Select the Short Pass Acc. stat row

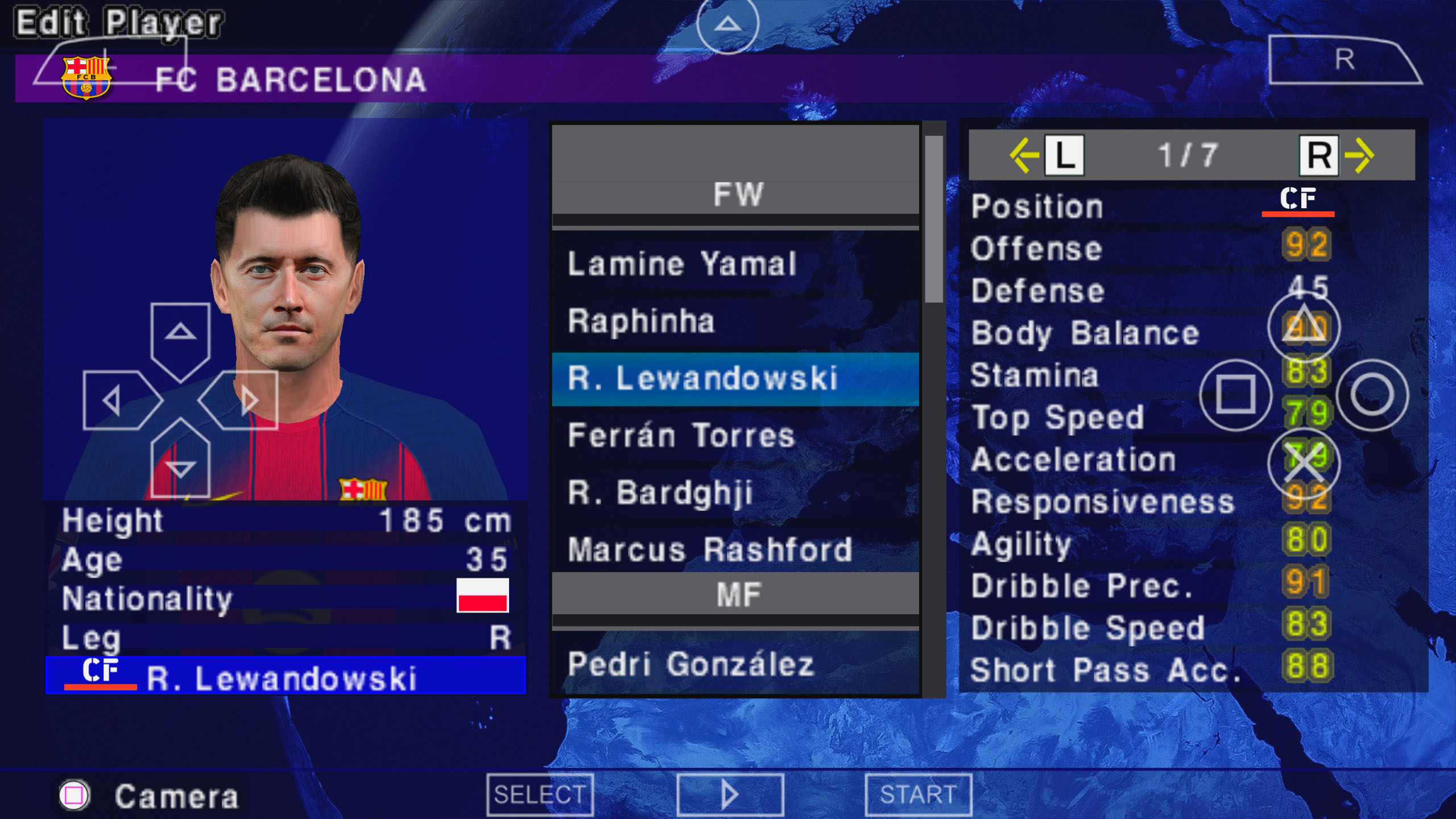1192,669
